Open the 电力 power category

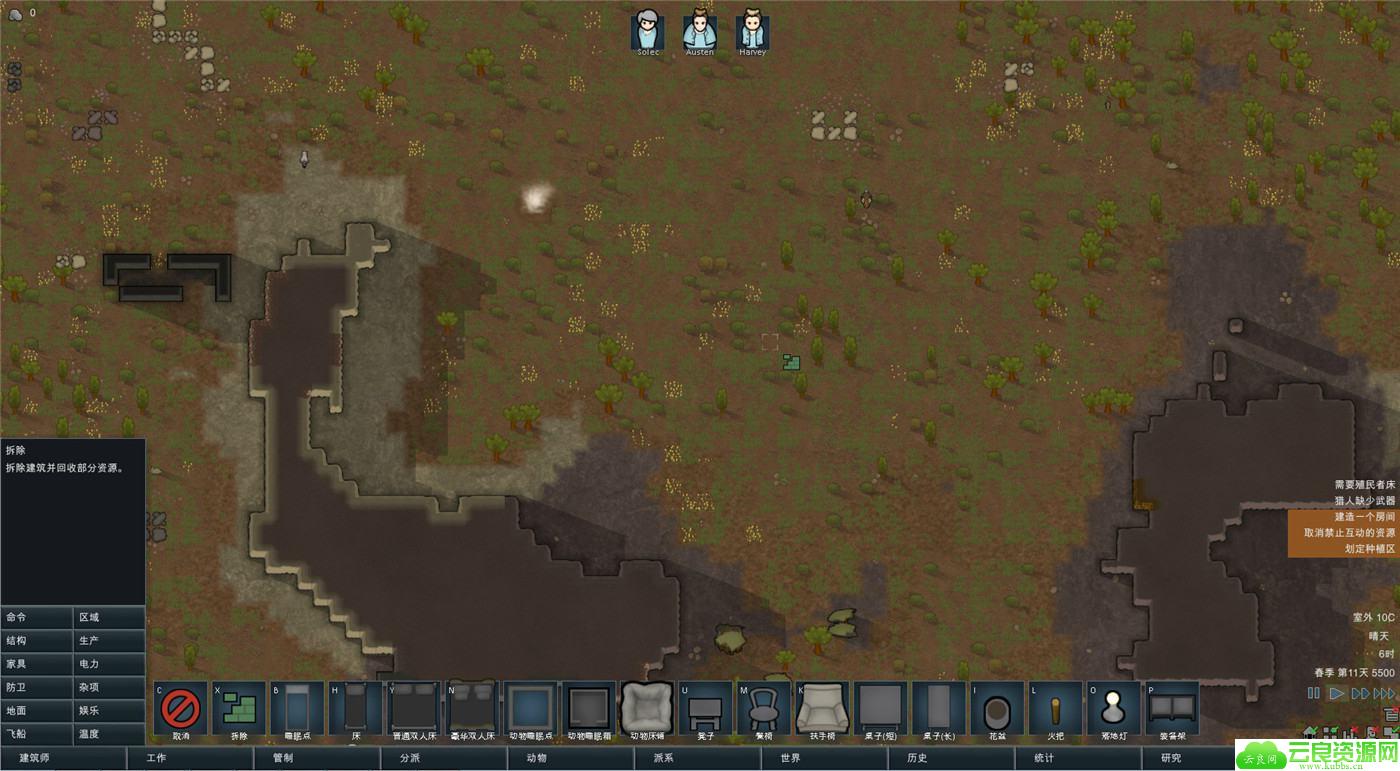click(x=109, y=664)
